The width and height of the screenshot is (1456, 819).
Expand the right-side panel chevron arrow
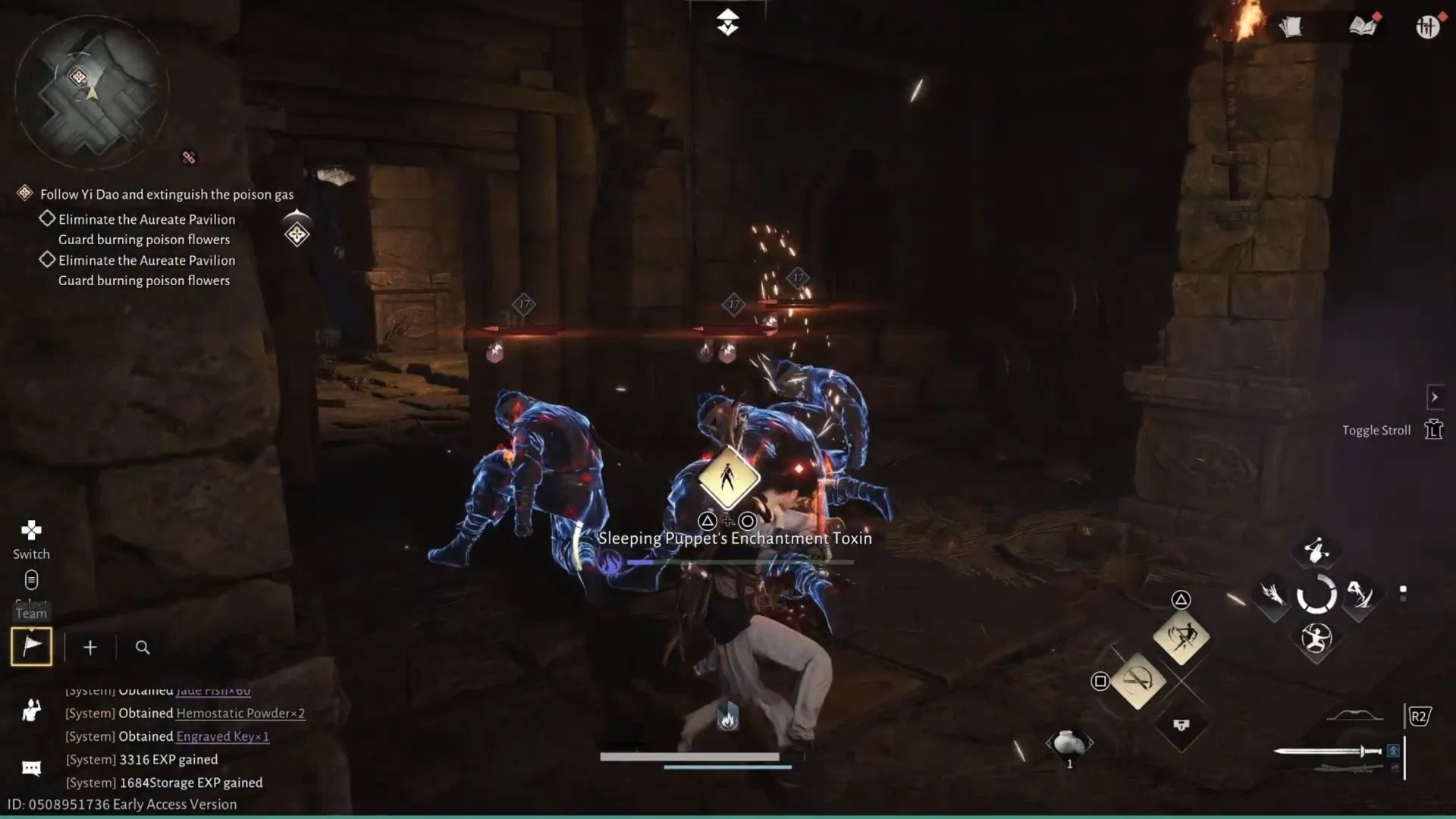click(1436, 397)
